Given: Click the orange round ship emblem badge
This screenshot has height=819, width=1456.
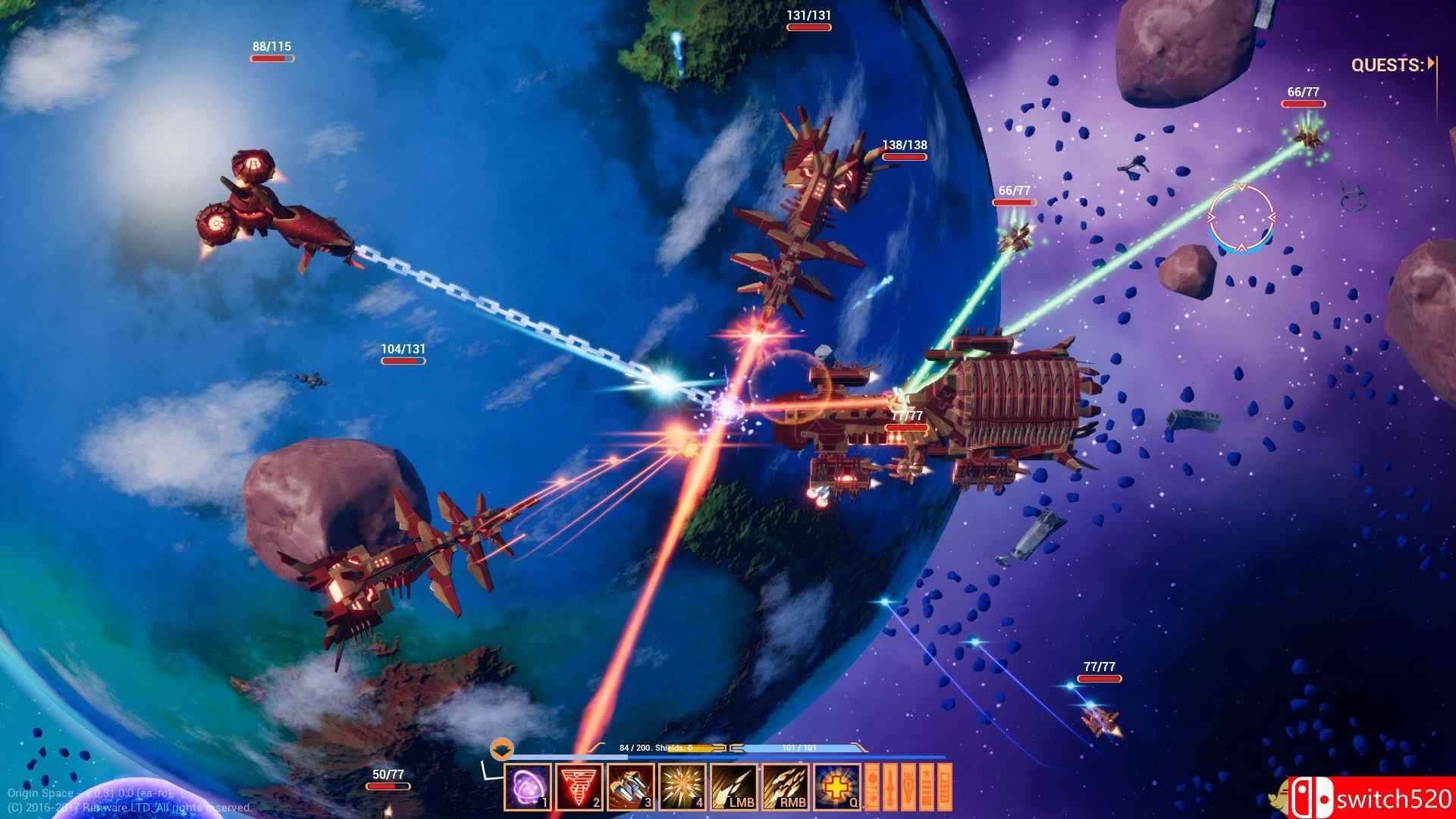Looking at the screenshot, I should 500,750.
